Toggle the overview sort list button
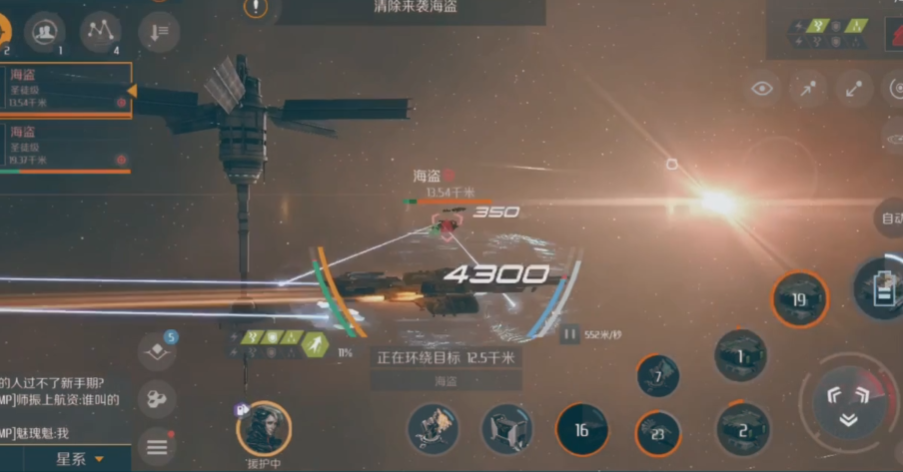Image resolution: width=903 pixels, height=472 pixels. click(159, 32)
